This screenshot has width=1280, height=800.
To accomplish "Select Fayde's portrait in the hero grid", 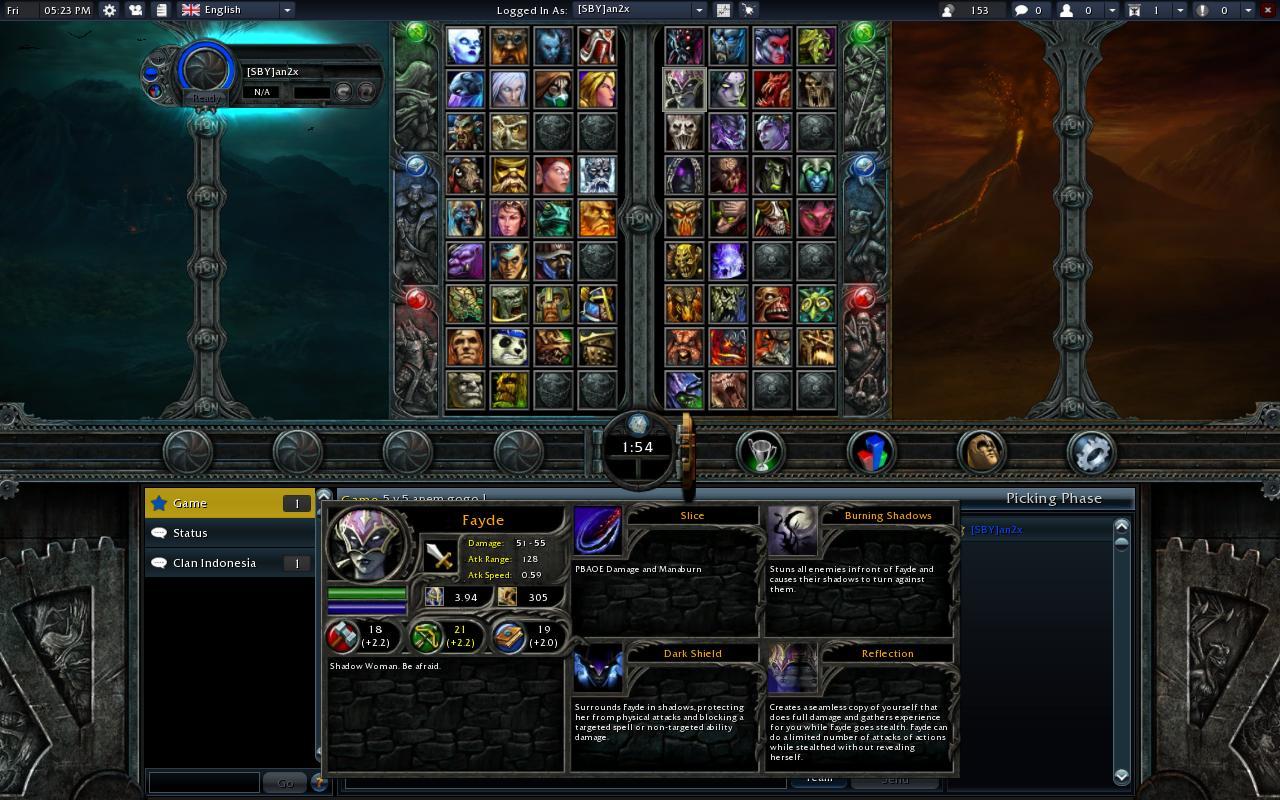I will (x=684, y=88).
